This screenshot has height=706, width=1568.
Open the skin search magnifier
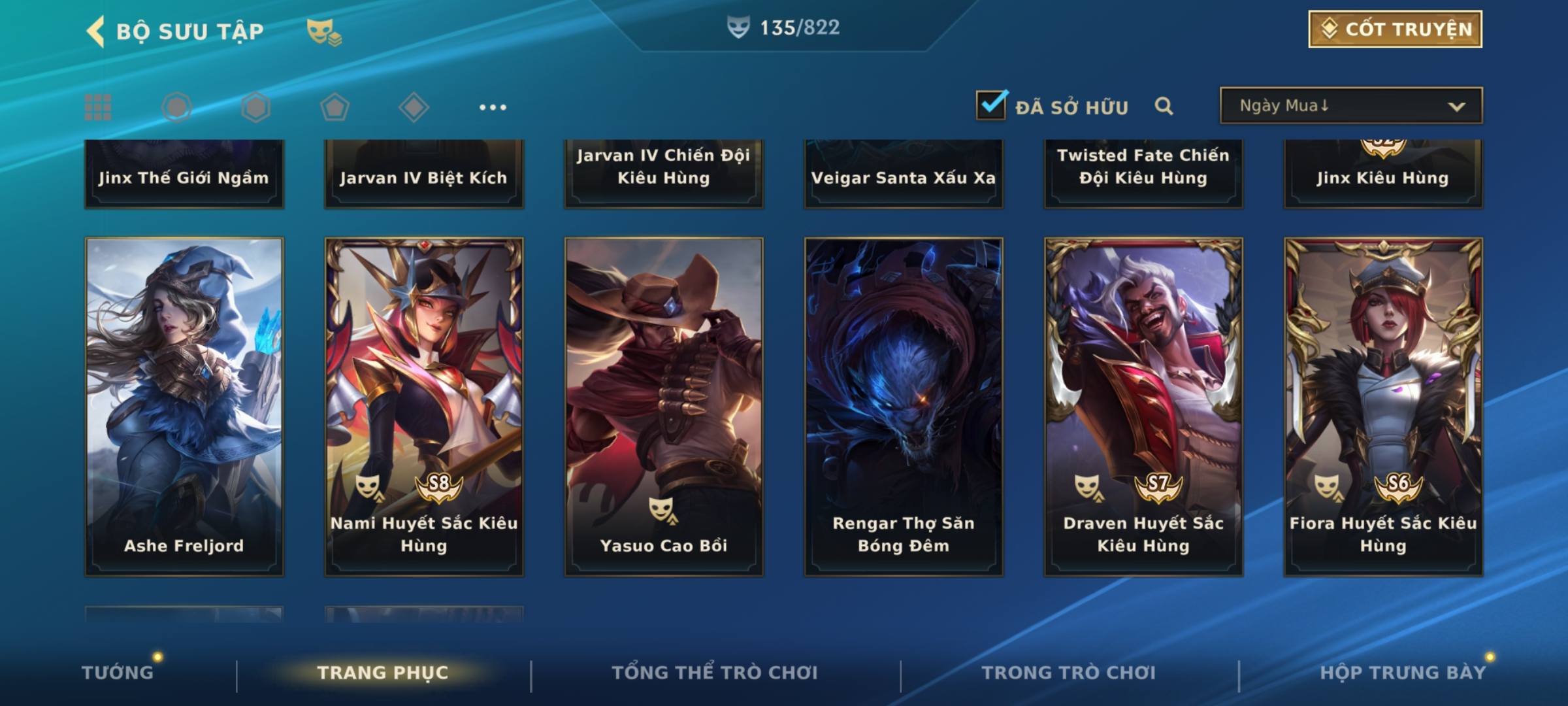click(1164, 107)
